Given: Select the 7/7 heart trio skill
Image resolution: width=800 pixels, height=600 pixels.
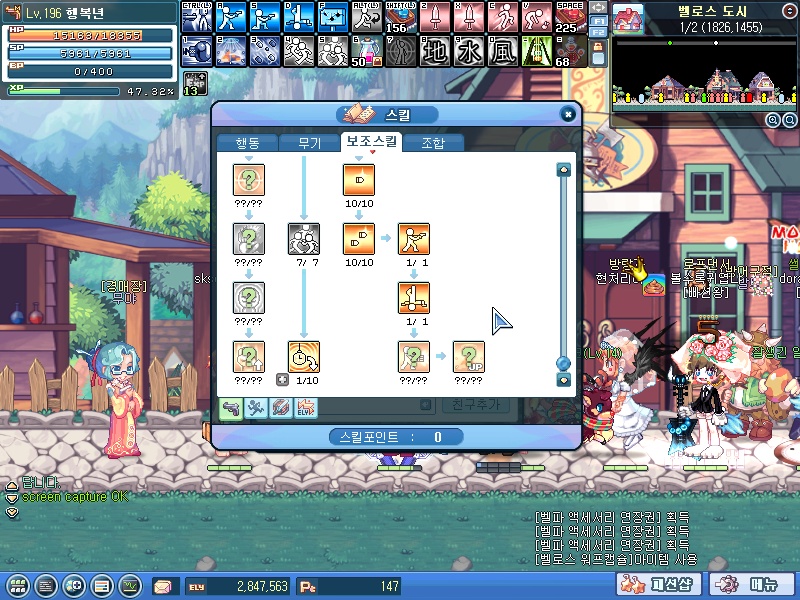Looking at the screenshot, I should 303,239.
